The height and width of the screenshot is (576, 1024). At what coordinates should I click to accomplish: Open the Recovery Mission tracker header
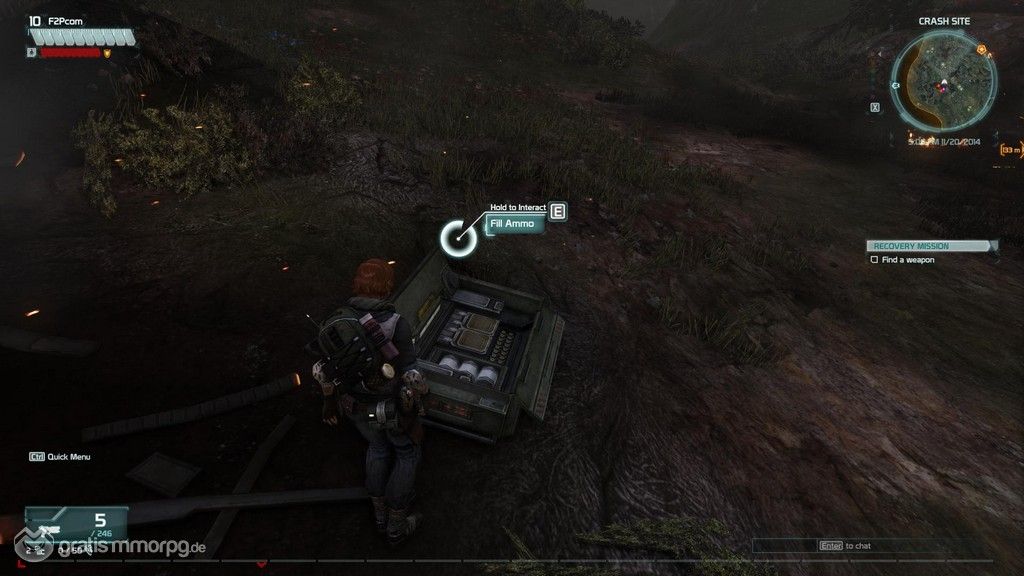tap(931, 246)
